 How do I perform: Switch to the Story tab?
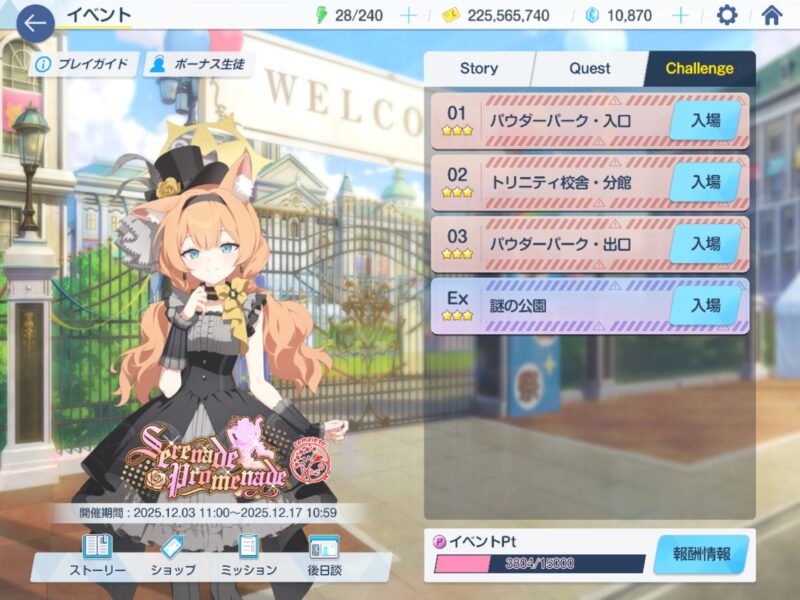point(478,69)
